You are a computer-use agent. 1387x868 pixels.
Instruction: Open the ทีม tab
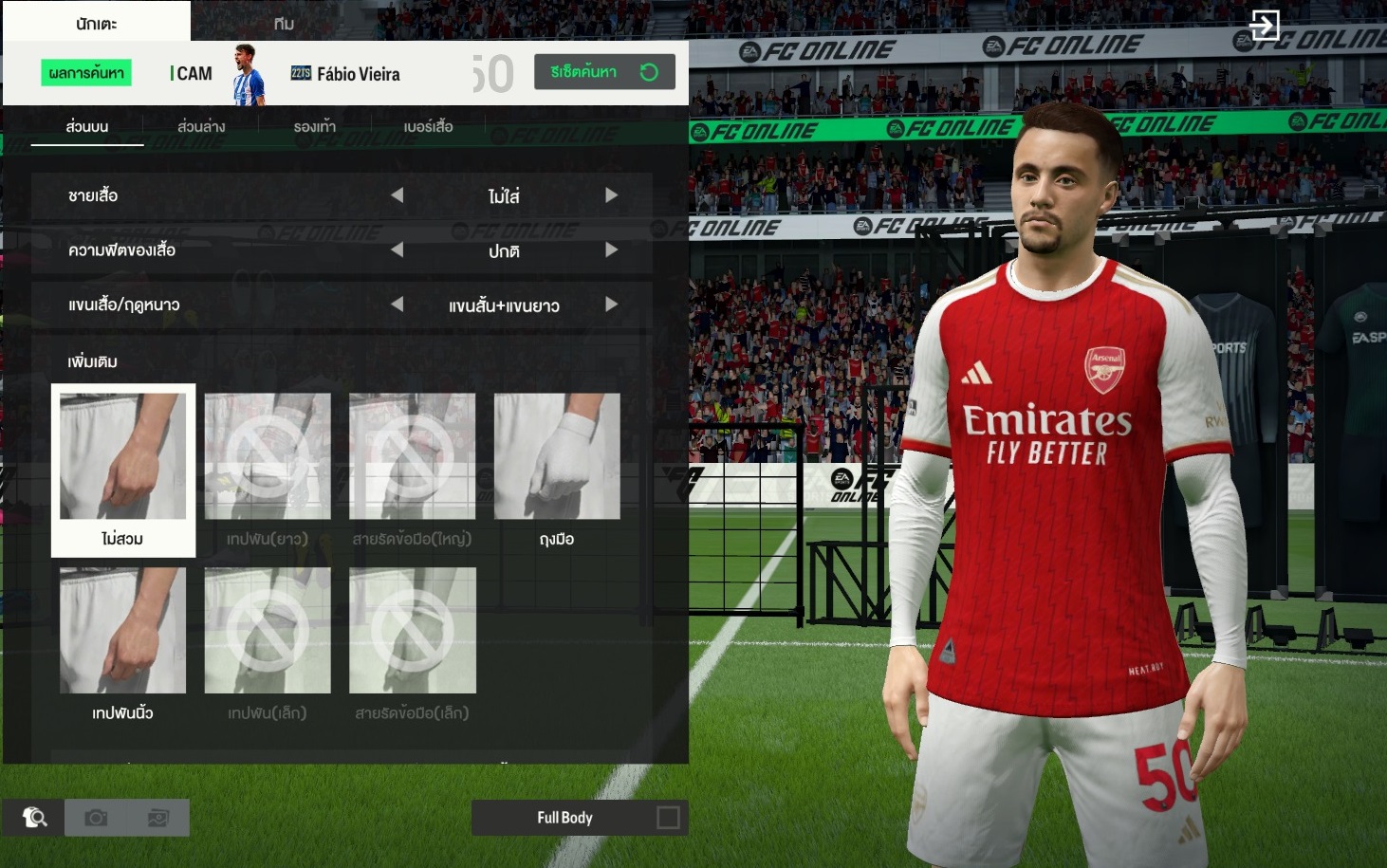(284, 23)
